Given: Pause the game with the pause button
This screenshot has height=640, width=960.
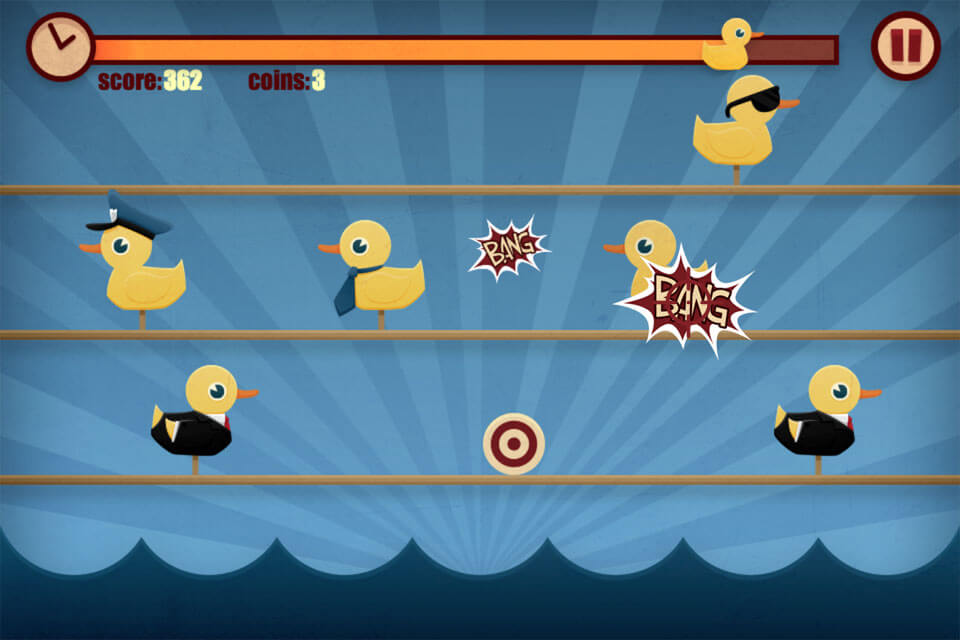Looking at the screenshot, I should point(905,46).
